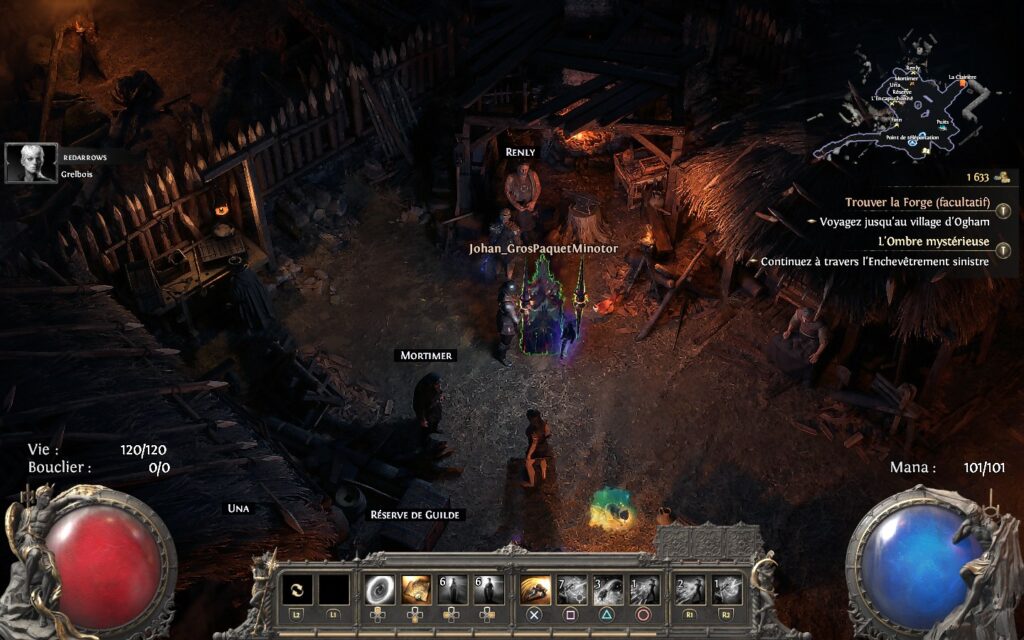Click the round icon beside L'Ombre mystérieuse

tap(1003, 250)
